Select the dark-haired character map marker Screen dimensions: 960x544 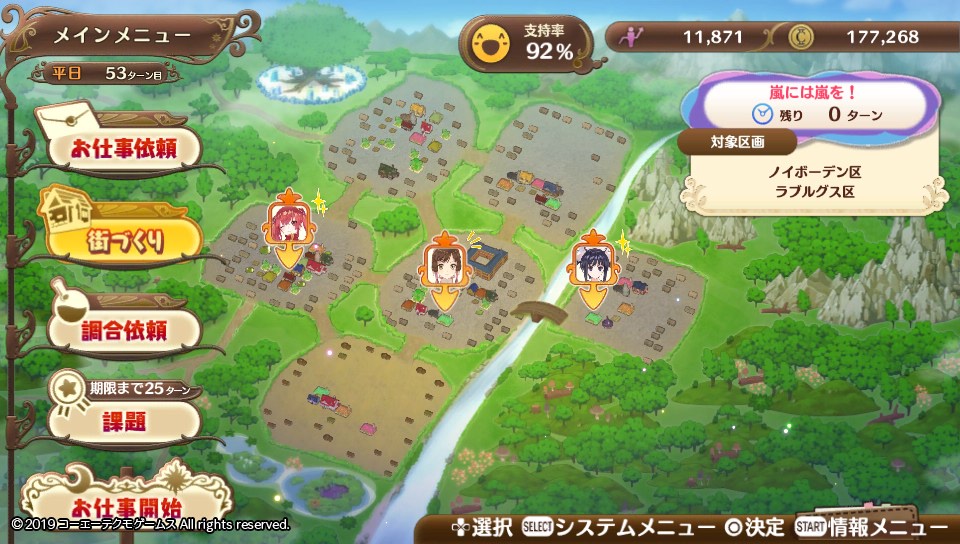click(594, 265)
